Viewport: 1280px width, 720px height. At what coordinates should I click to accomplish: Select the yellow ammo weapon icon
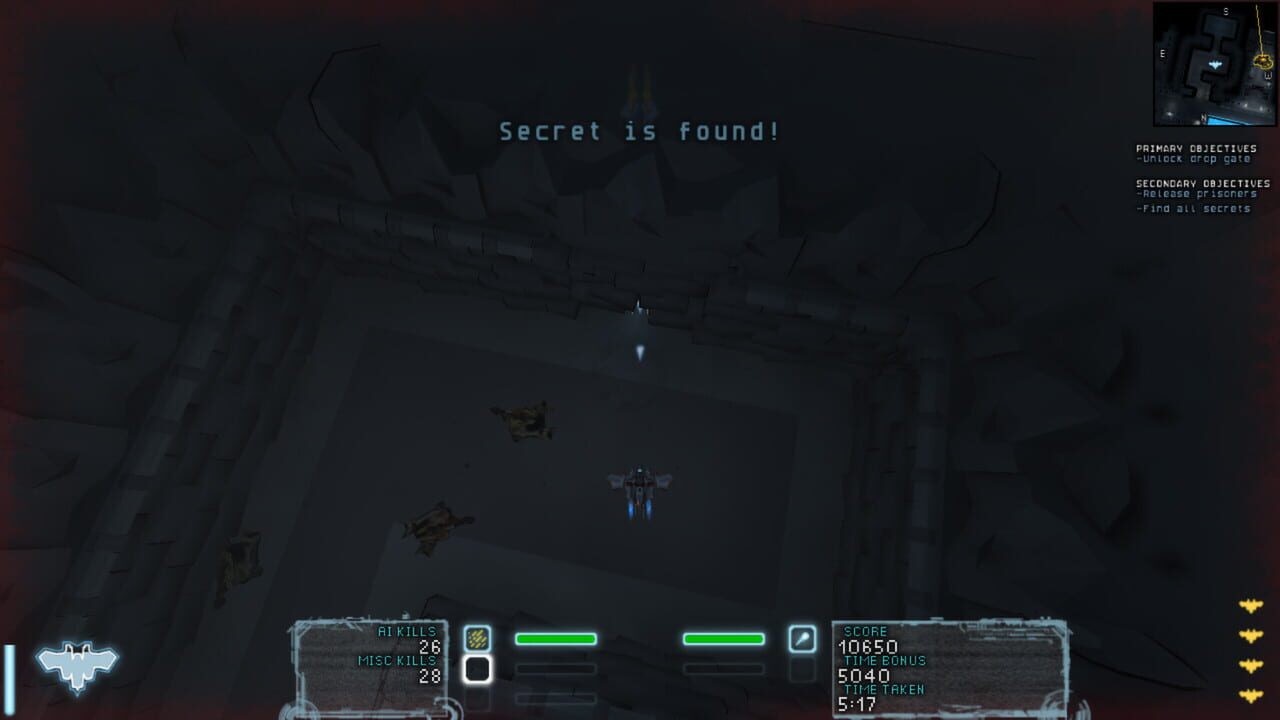pyautogui.click(x=477, y=636)
